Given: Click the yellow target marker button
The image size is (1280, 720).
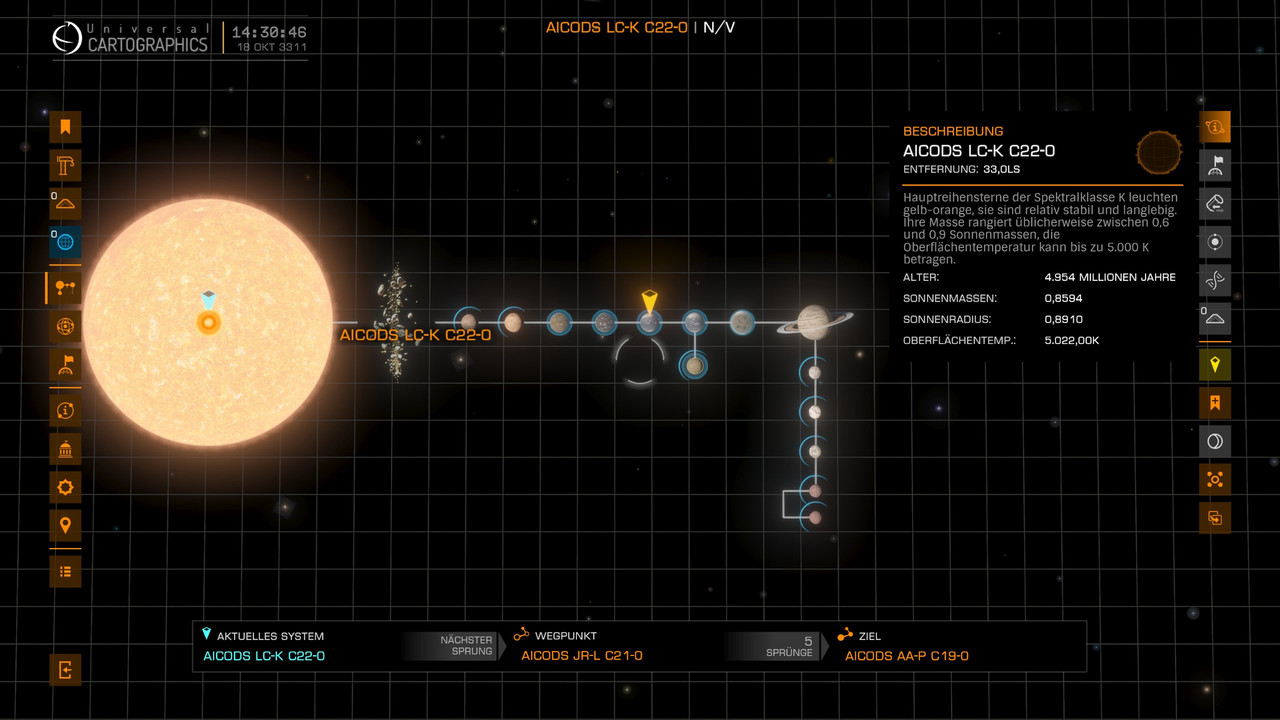Looking at the screenshot, I should [x=1215, y=365].
